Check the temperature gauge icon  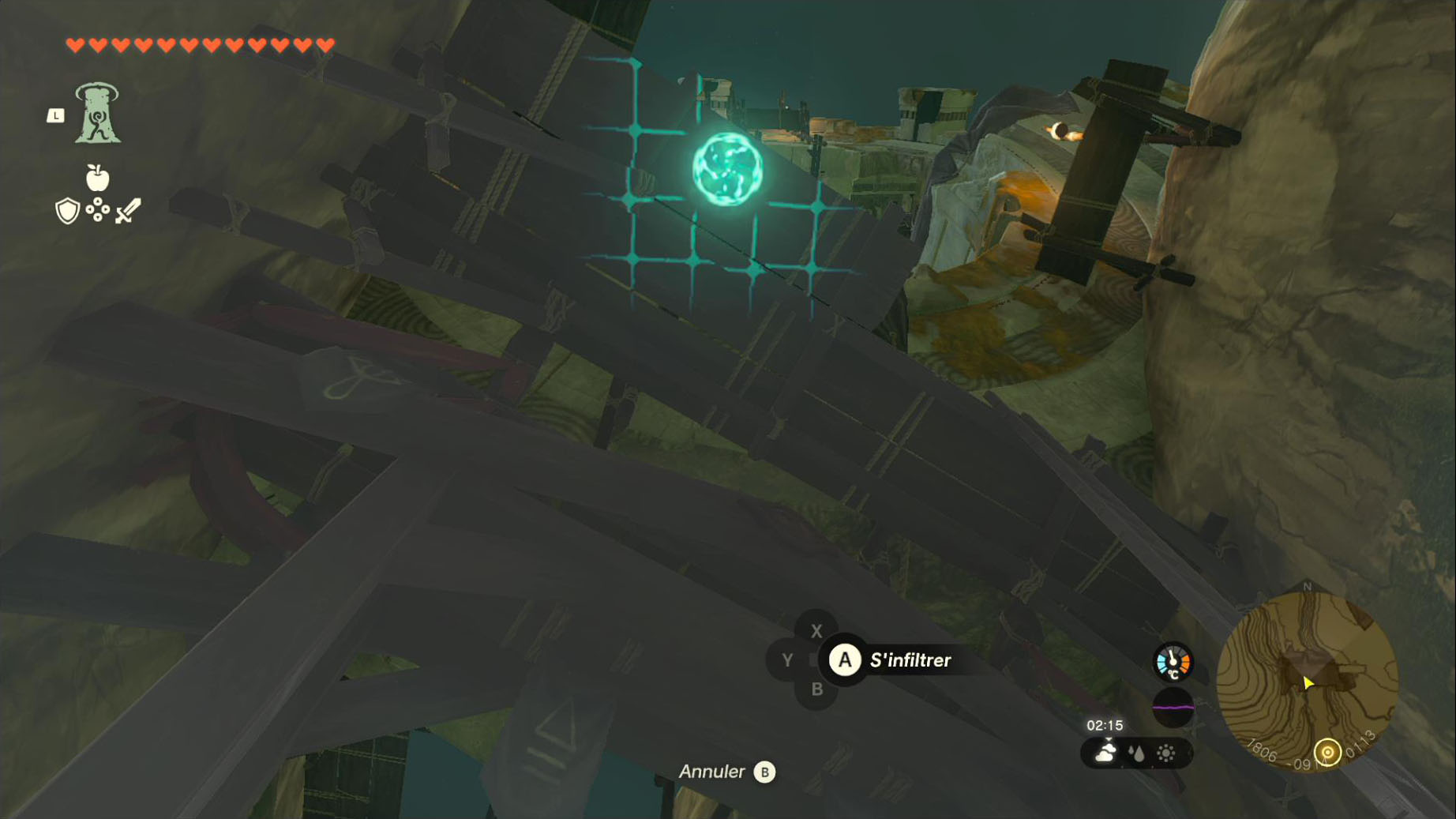tap(1173, 662)
